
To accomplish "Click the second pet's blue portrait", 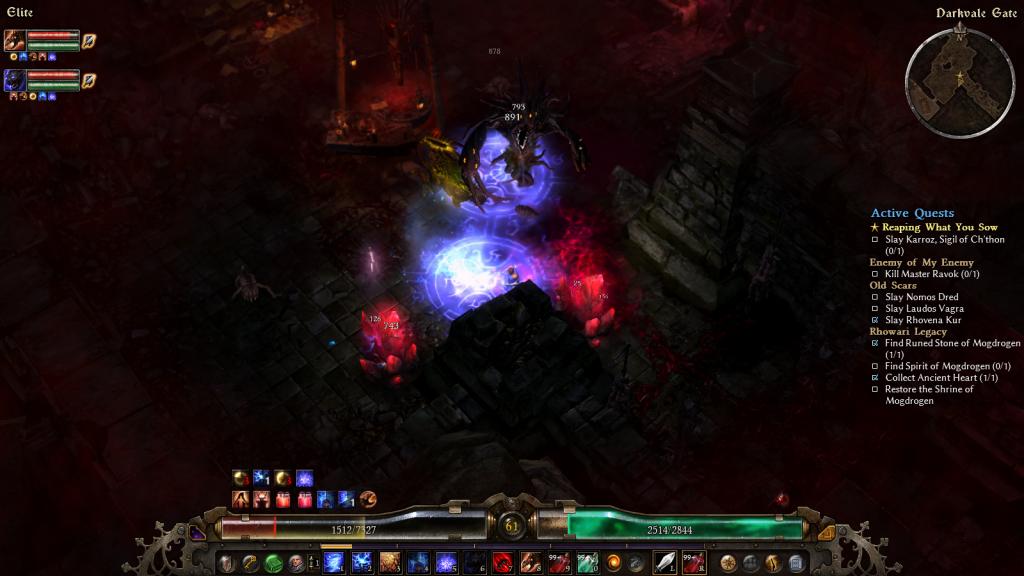I will point(15,80).
